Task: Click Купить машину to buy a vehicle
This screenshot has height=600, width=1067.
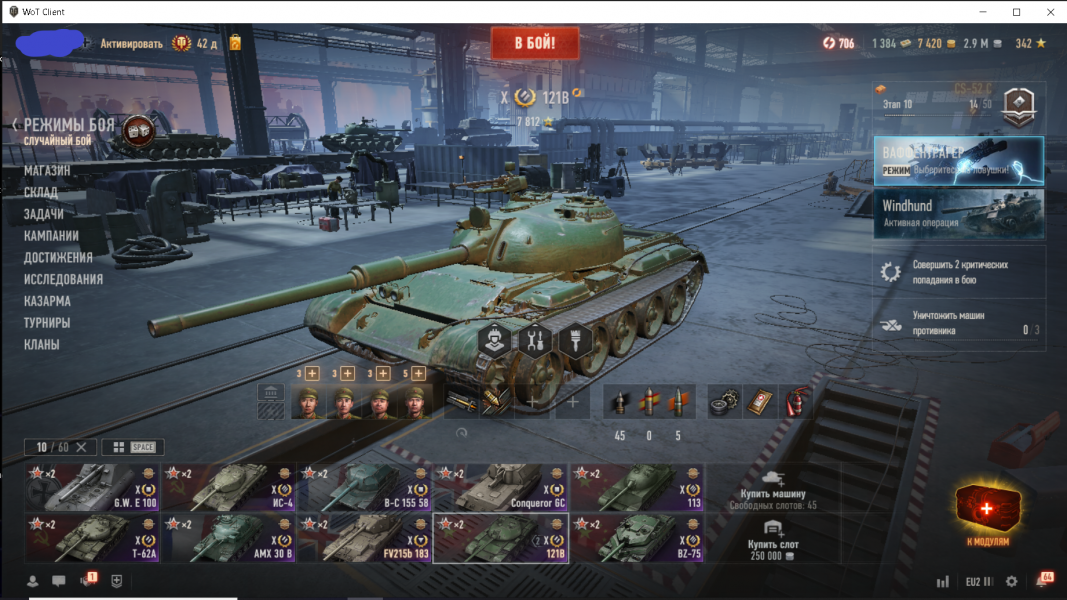Action: pyautogui.click(x=773, y=487)
